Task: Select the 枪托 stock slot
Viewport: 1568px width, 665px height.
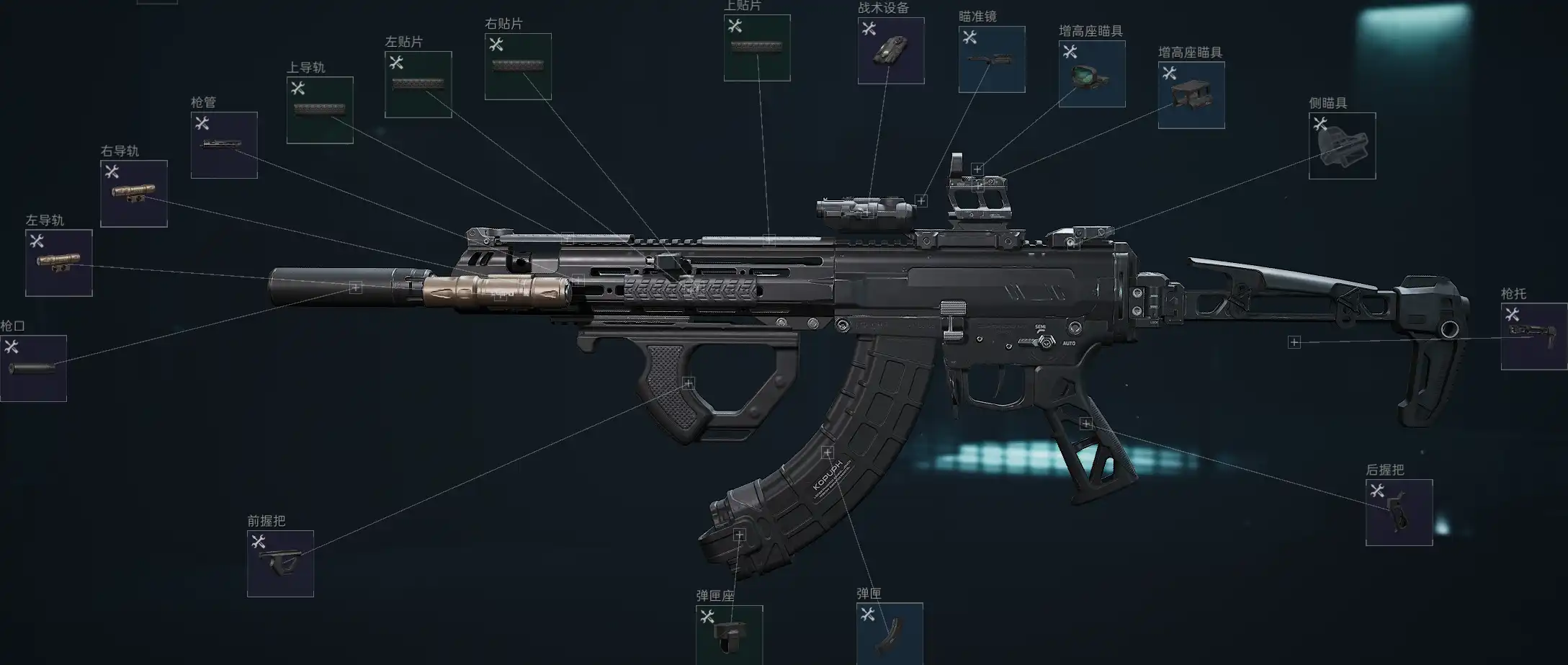Action: [1534, 336]
